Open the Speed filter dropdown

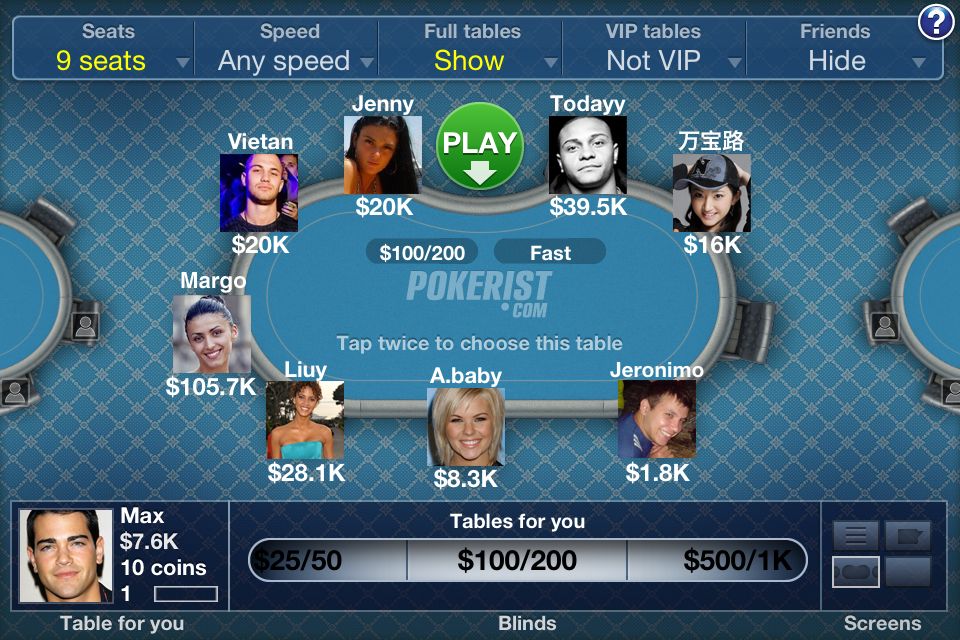tap(287, 48)
